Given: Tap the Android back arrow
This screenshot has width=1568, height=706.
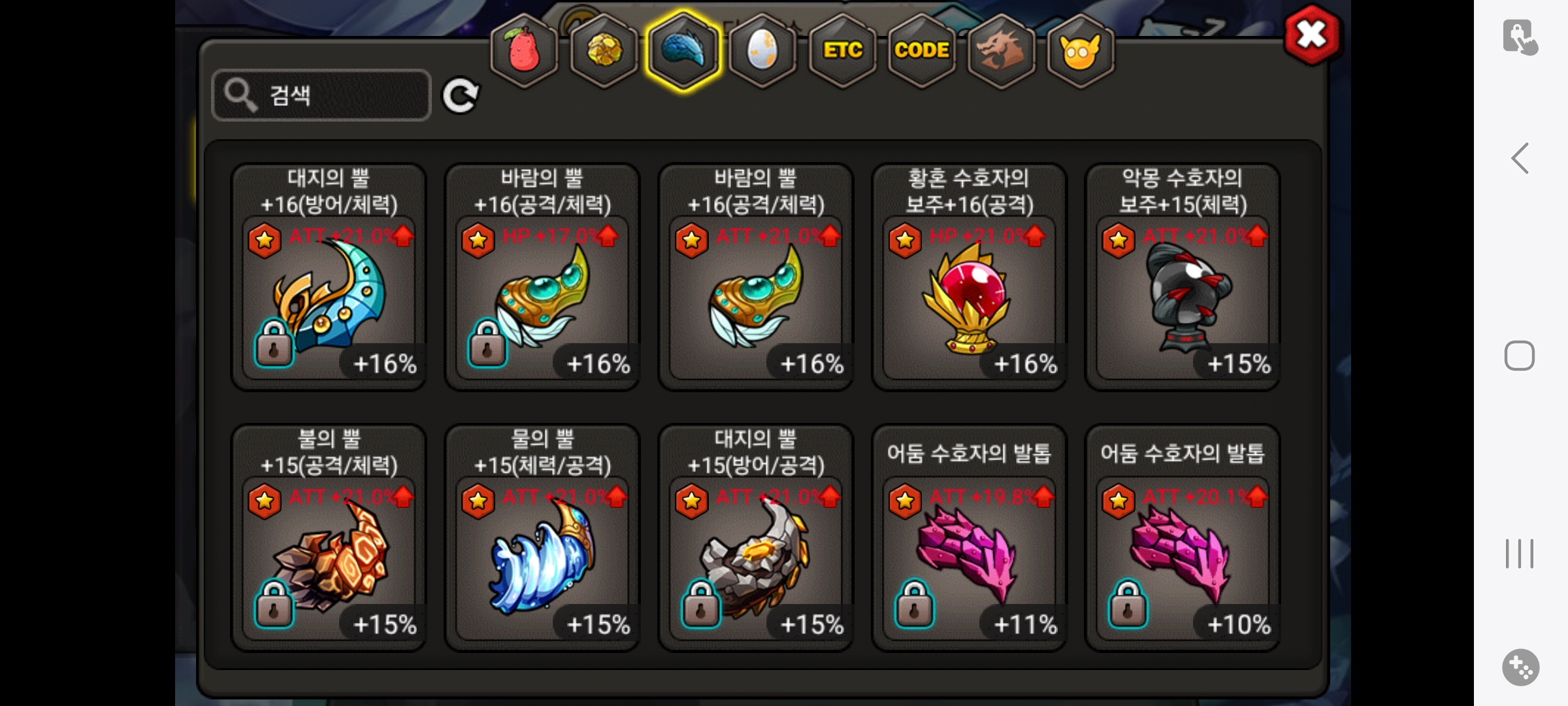Looking at the screenshot, I should pyautogui.click(x=1520, y=158).
